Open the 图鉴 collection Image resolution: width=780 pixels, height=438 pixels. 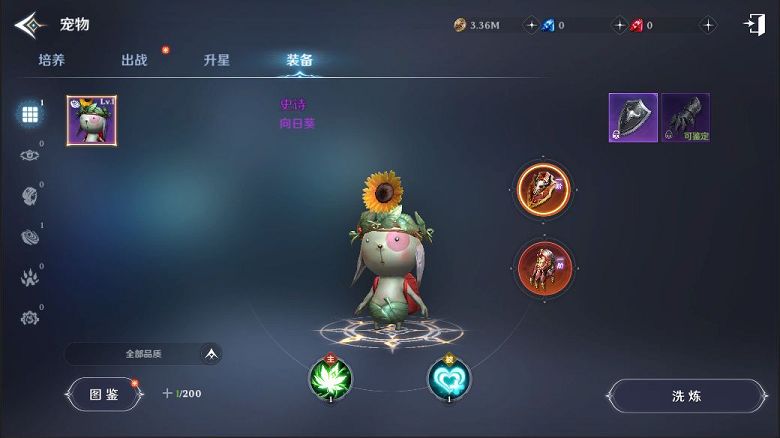pos(104,394)
